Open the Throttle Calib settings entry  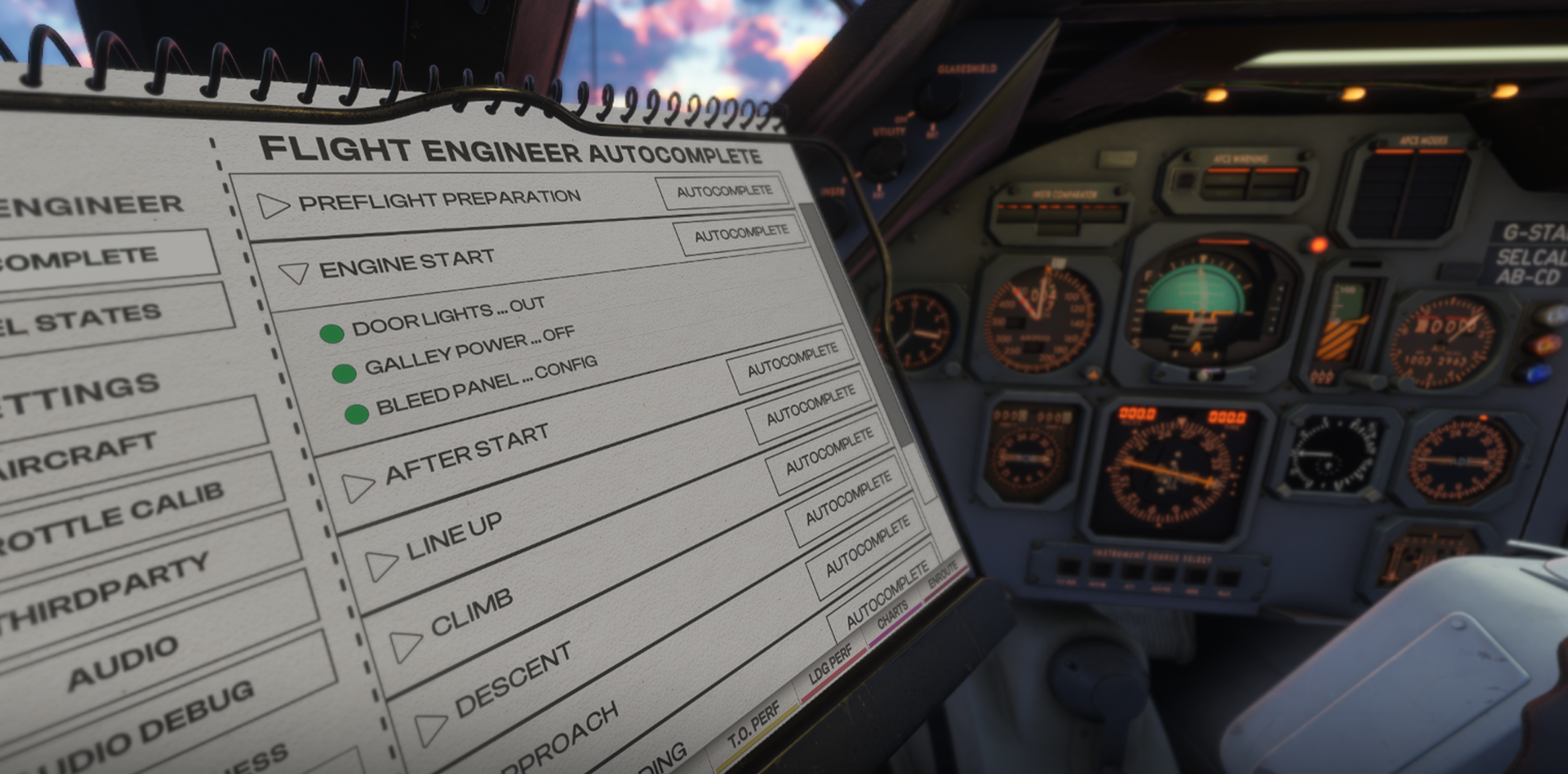(116, 518)
